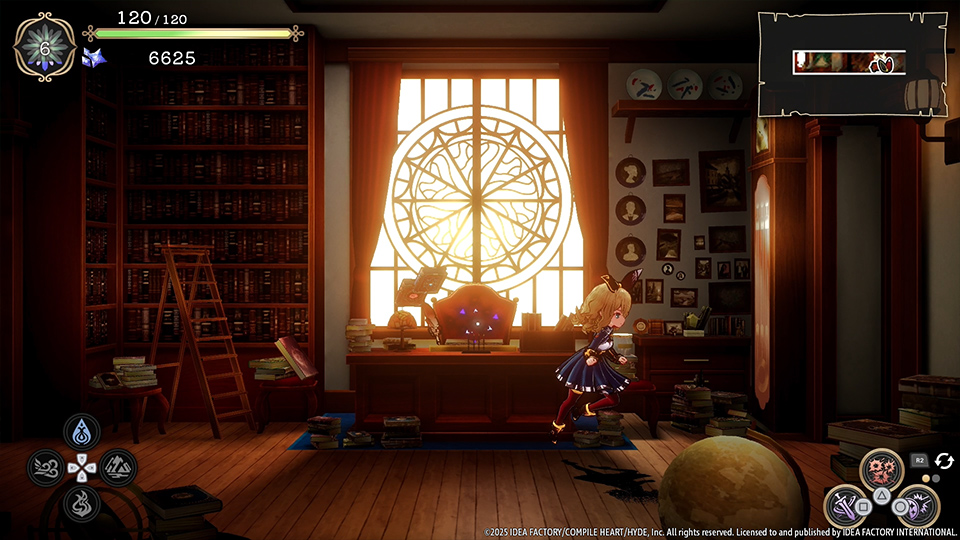Open the parchment minimap
This screenshot has height=540, width=960.
pyautogui.click(x=850, y=63)
